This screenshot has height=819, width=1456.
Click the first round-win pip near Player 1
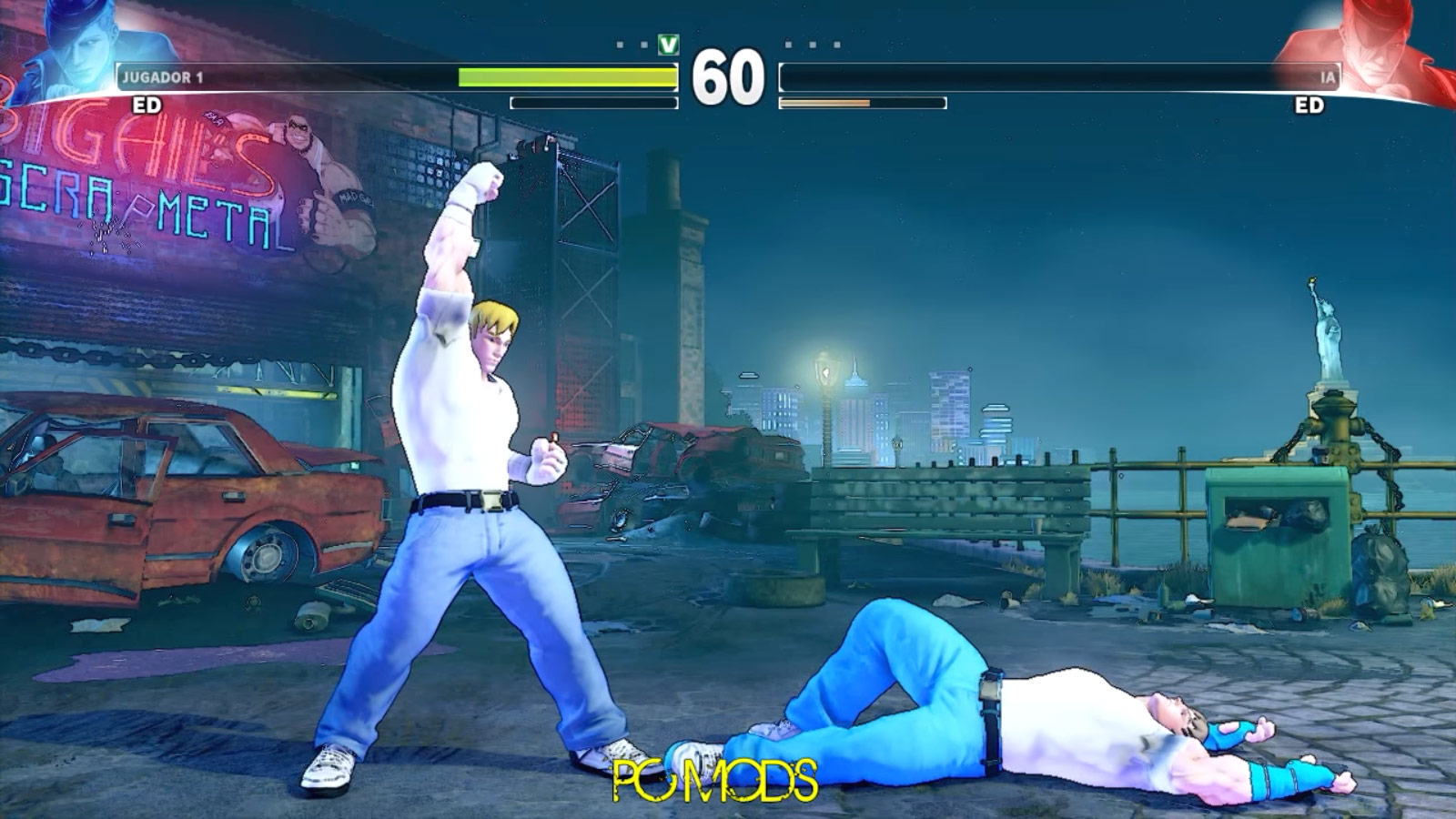click(620, 45)
